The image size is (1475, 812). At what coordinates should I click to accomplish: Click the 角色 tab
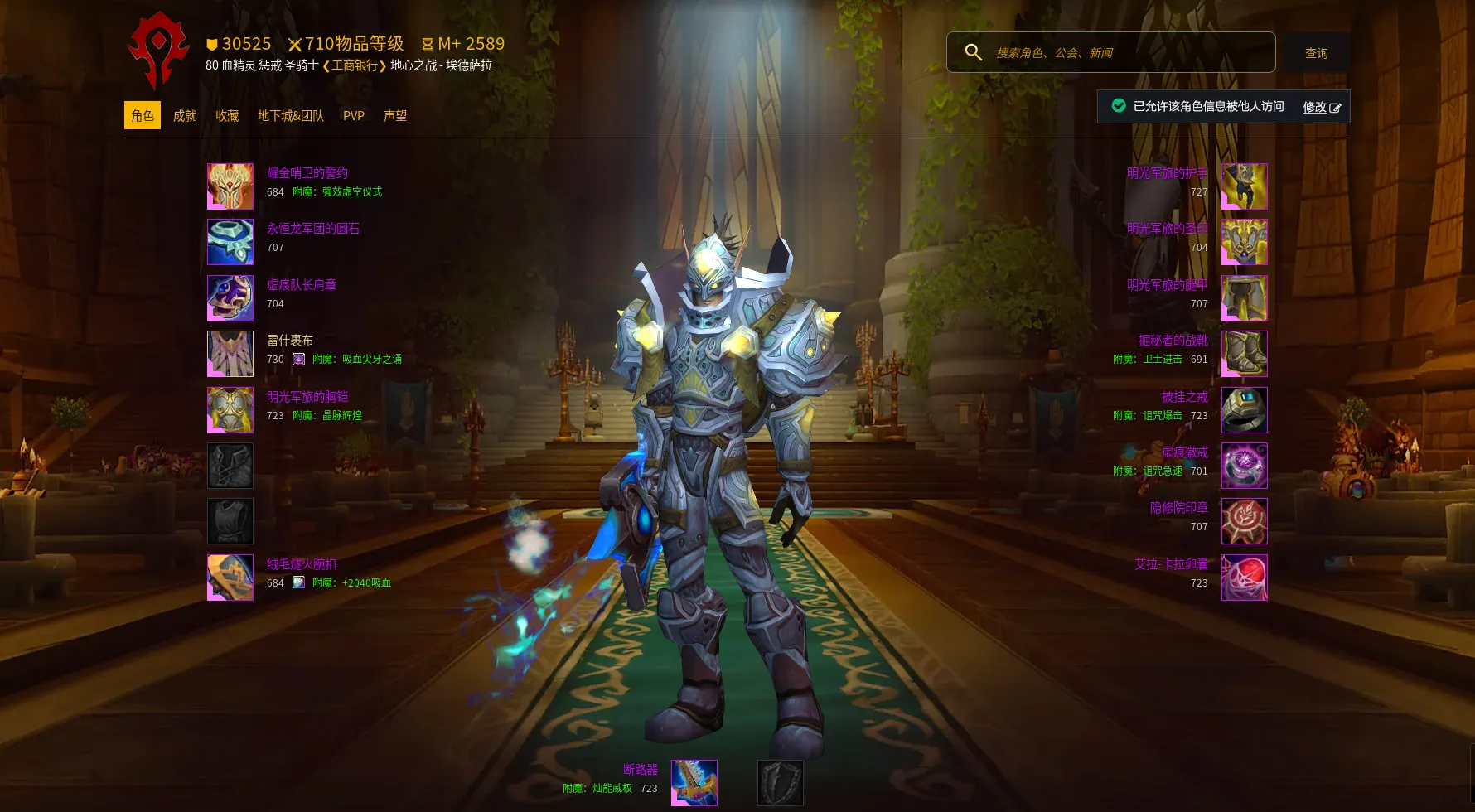click(x=143, y=116)
